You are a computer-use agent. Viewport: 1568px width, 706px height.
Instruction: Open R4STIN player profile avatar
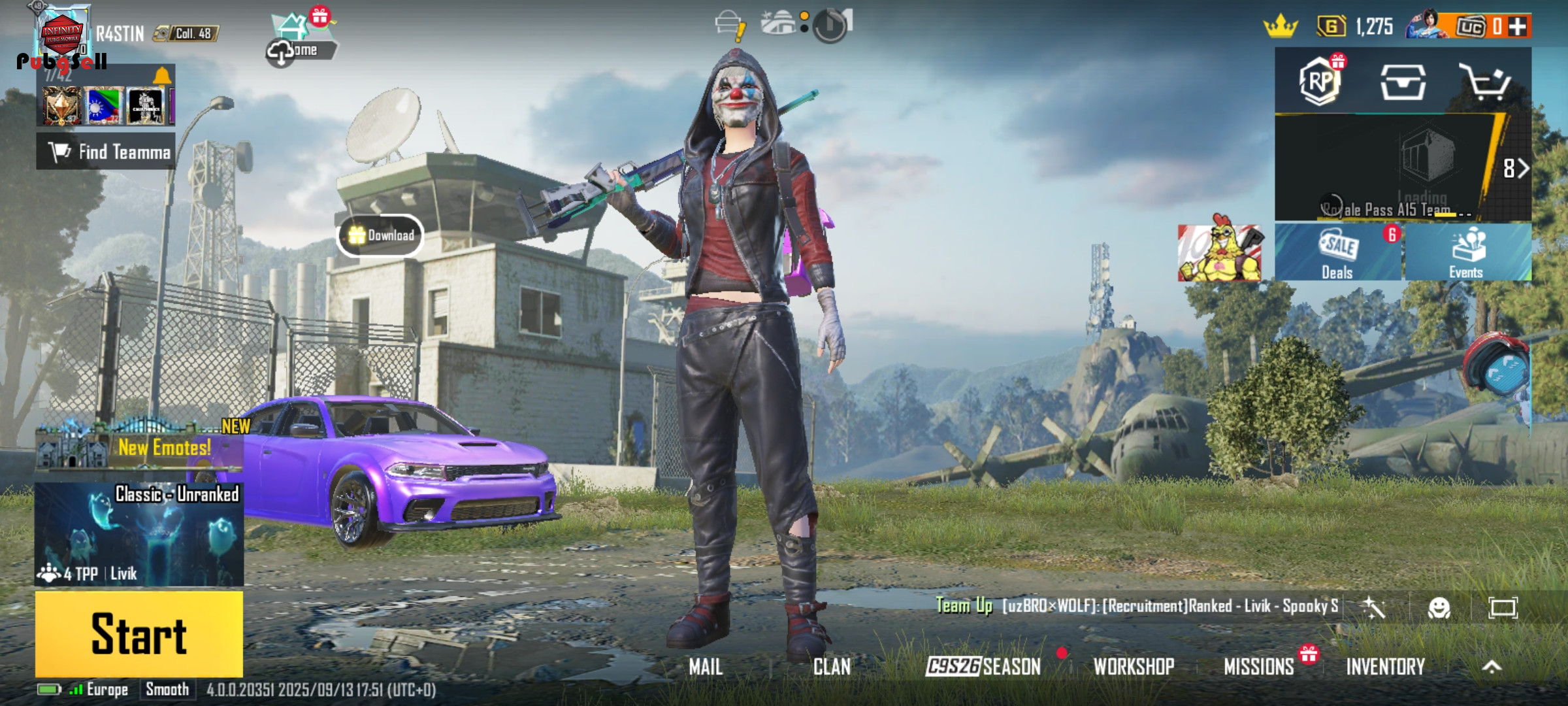pos(62,34)
